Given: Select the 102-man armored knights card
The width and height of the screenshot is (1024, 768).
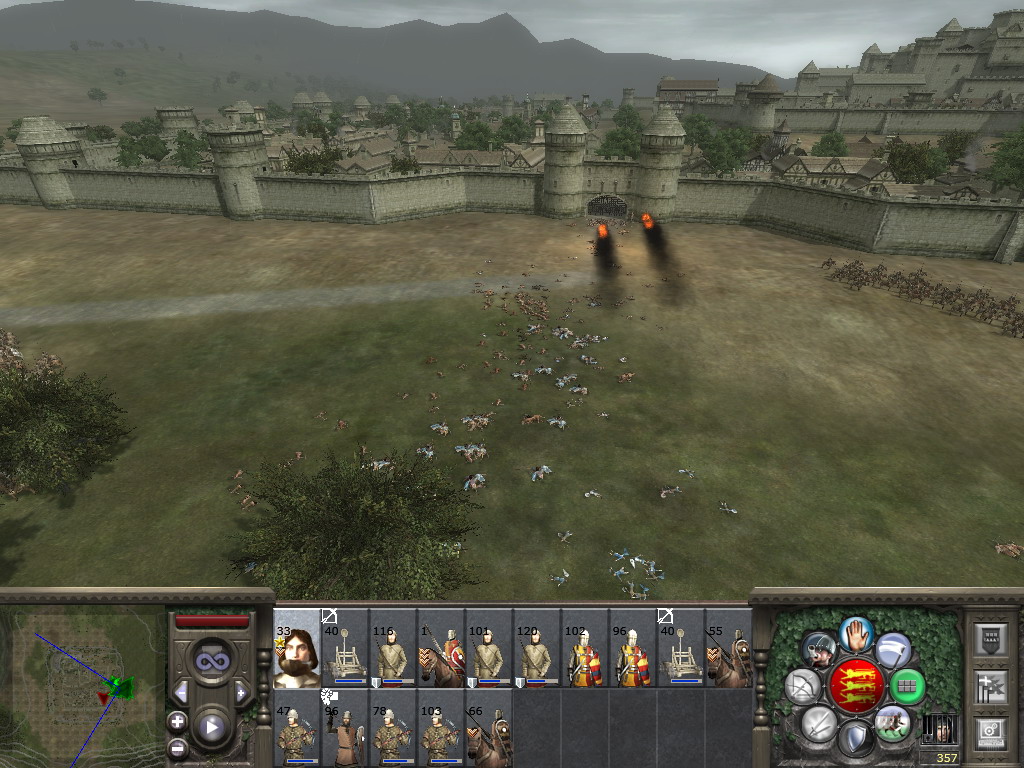Looking at the screenshot, I should point(585,648).
